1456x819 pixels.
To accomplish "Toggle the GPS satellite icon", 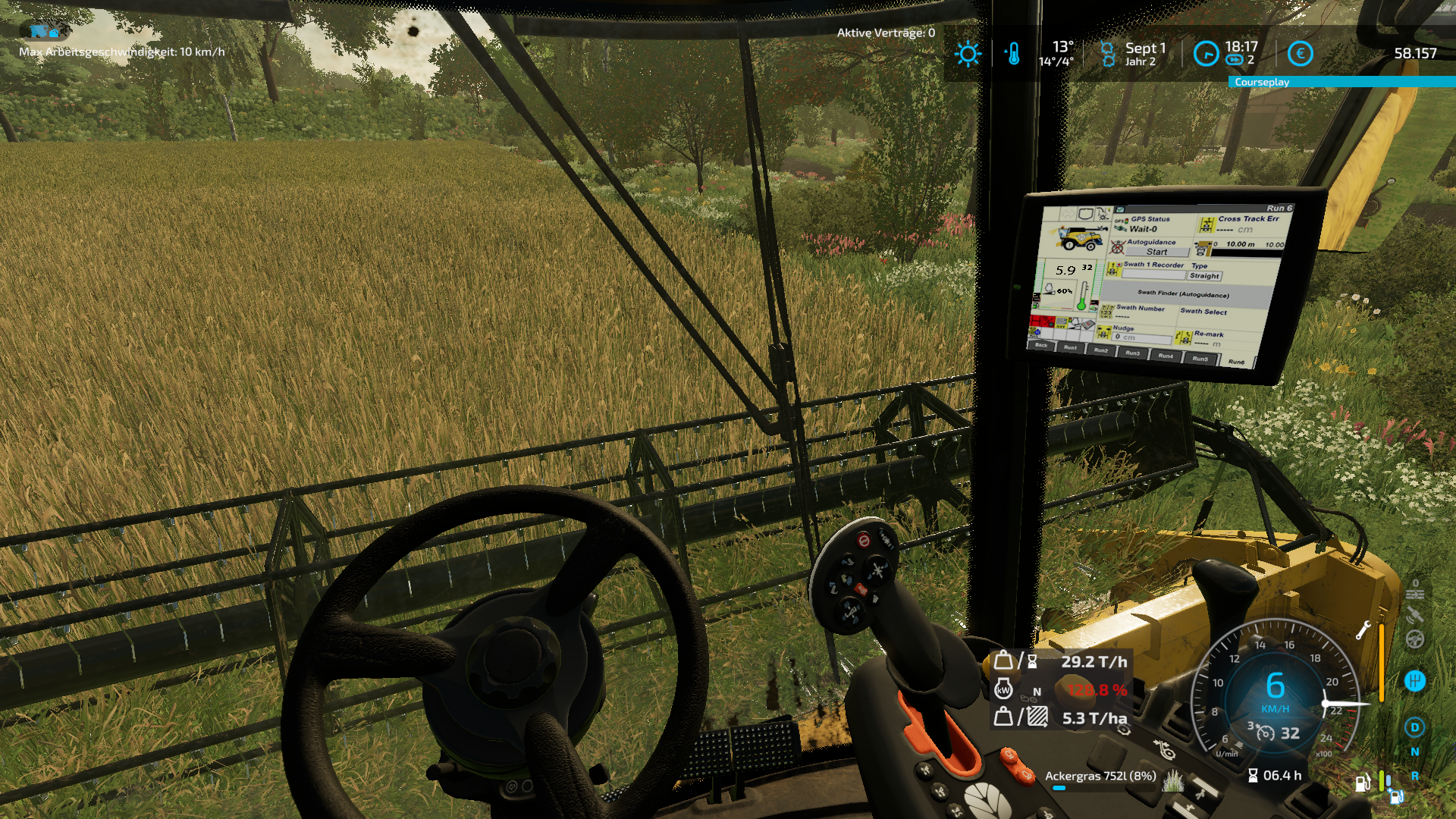I will (x=1415, y=615).
